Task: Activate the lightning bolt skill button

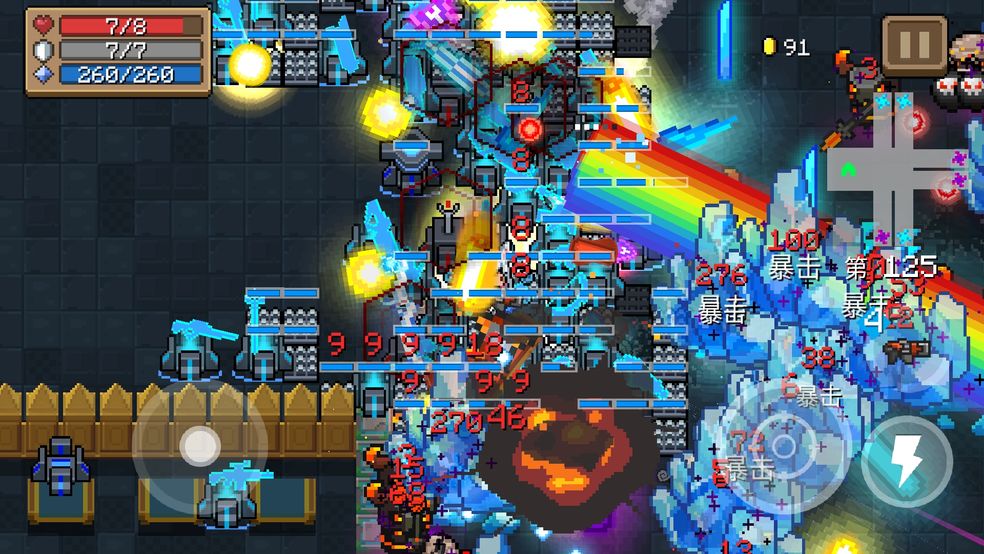Action: [x=906, y=462]
